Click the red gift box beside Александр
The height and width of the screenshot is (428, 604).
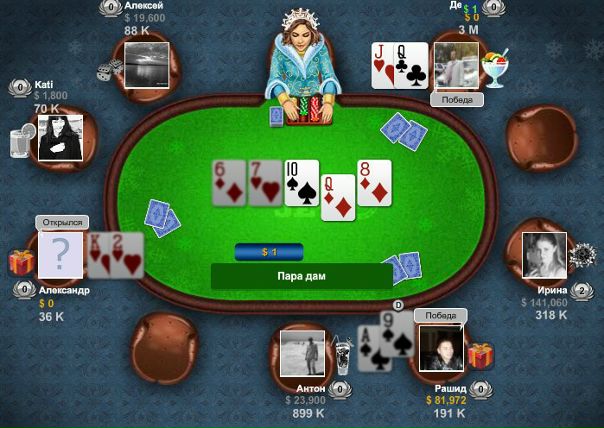coord(21,262)
